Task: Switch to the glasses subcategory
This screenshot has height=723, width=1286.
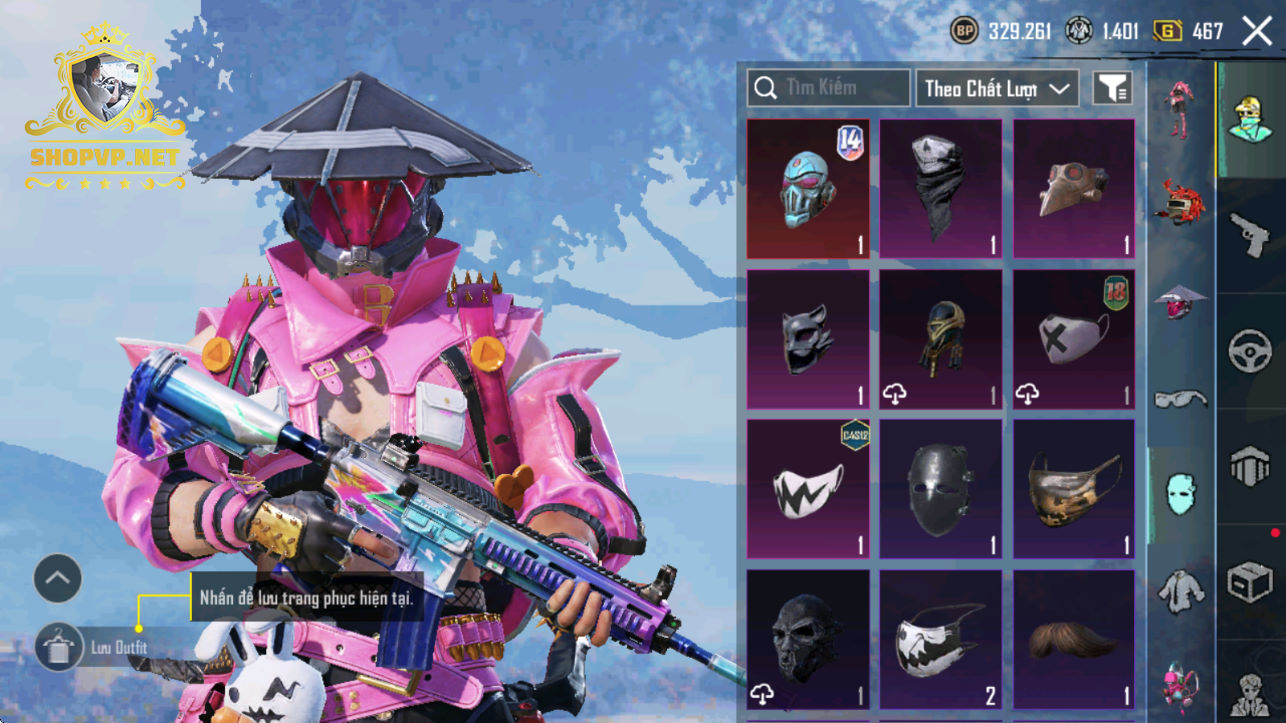Action: [x=1181, y=399]
